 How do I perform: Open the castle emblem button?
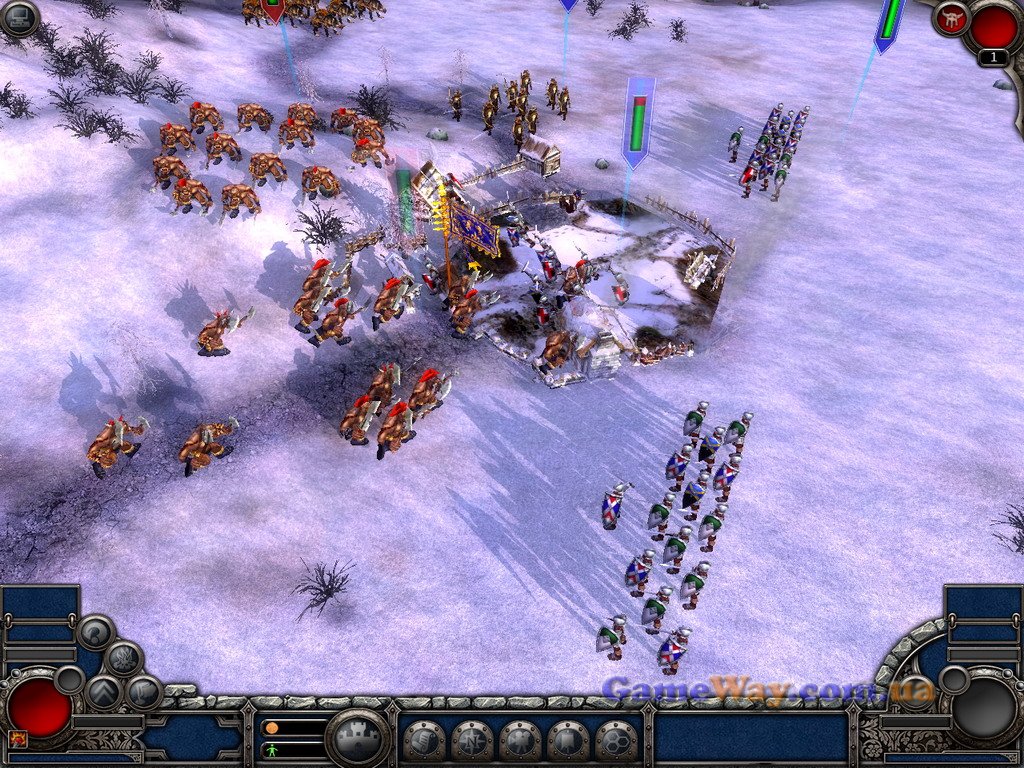pyautogui.click(x=358, y=739)
